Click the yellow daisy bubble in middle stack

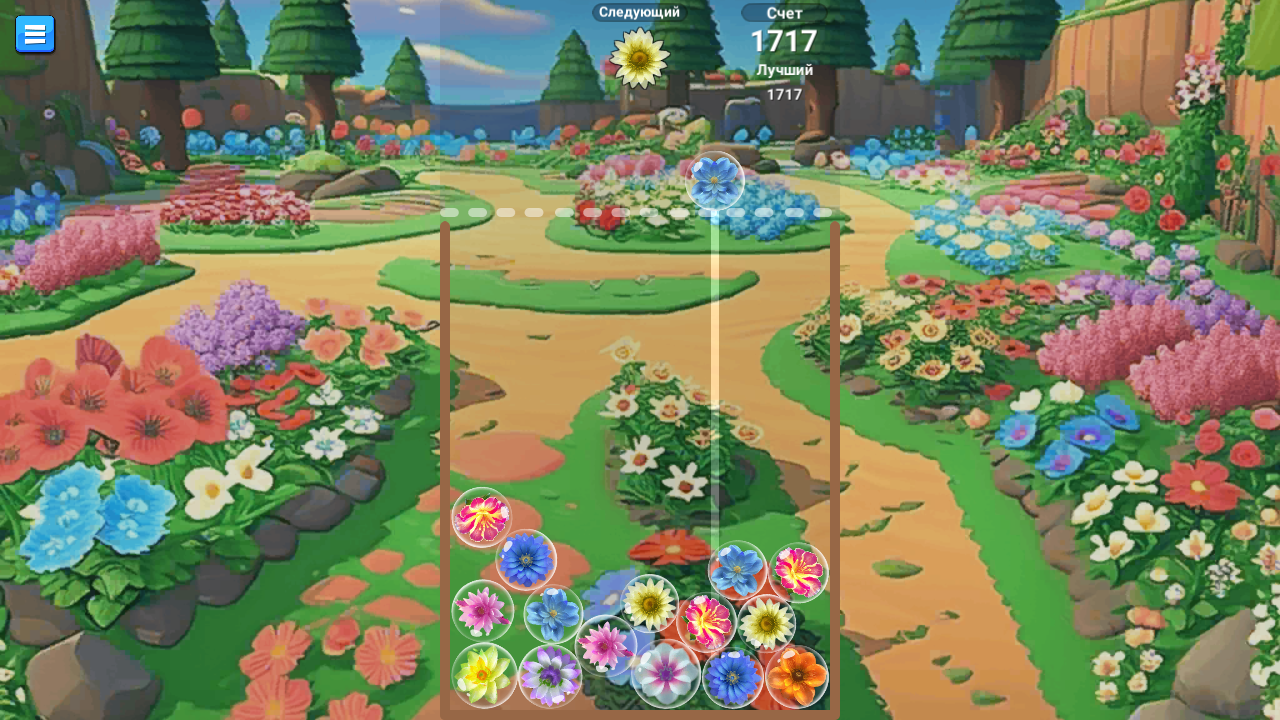[651, 602]
